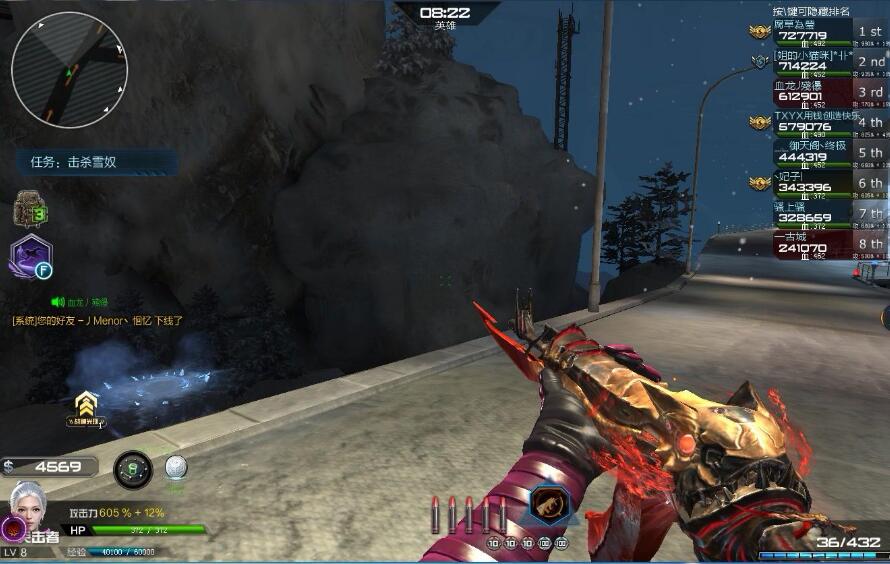
Task: Click the gold chevron rank badge
Action: point(87,404)
